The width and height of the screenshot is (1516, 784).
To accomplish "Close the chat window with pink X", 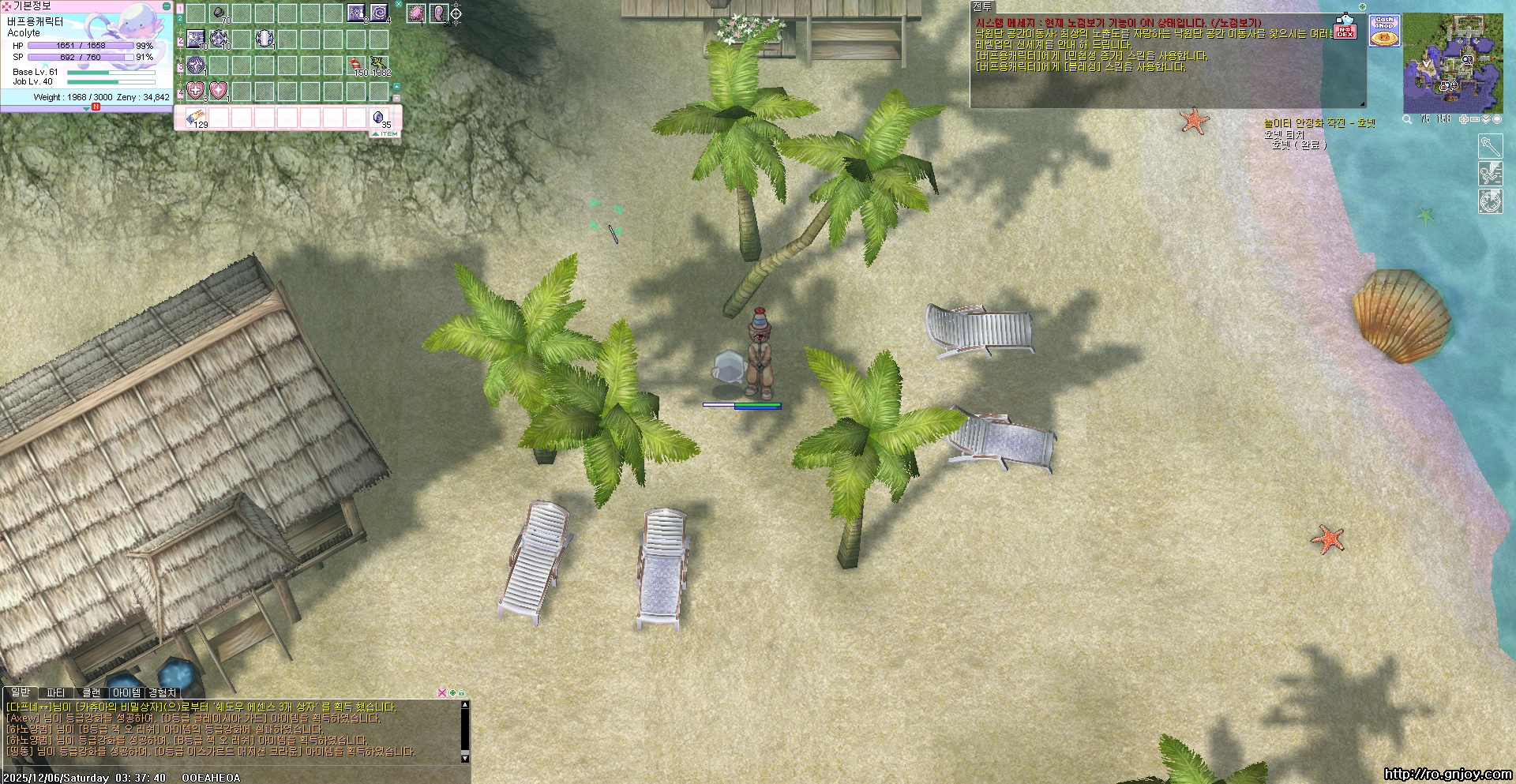I will click(442, 692).
